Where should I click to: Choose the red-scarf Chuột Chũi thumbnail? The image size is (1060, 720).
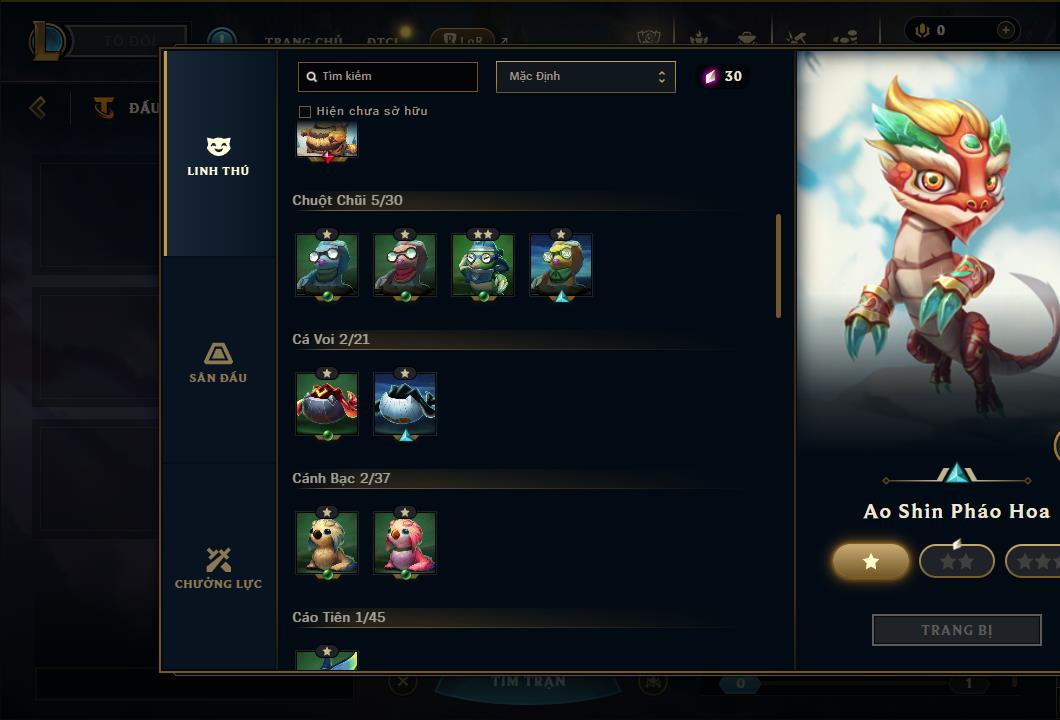405,266
